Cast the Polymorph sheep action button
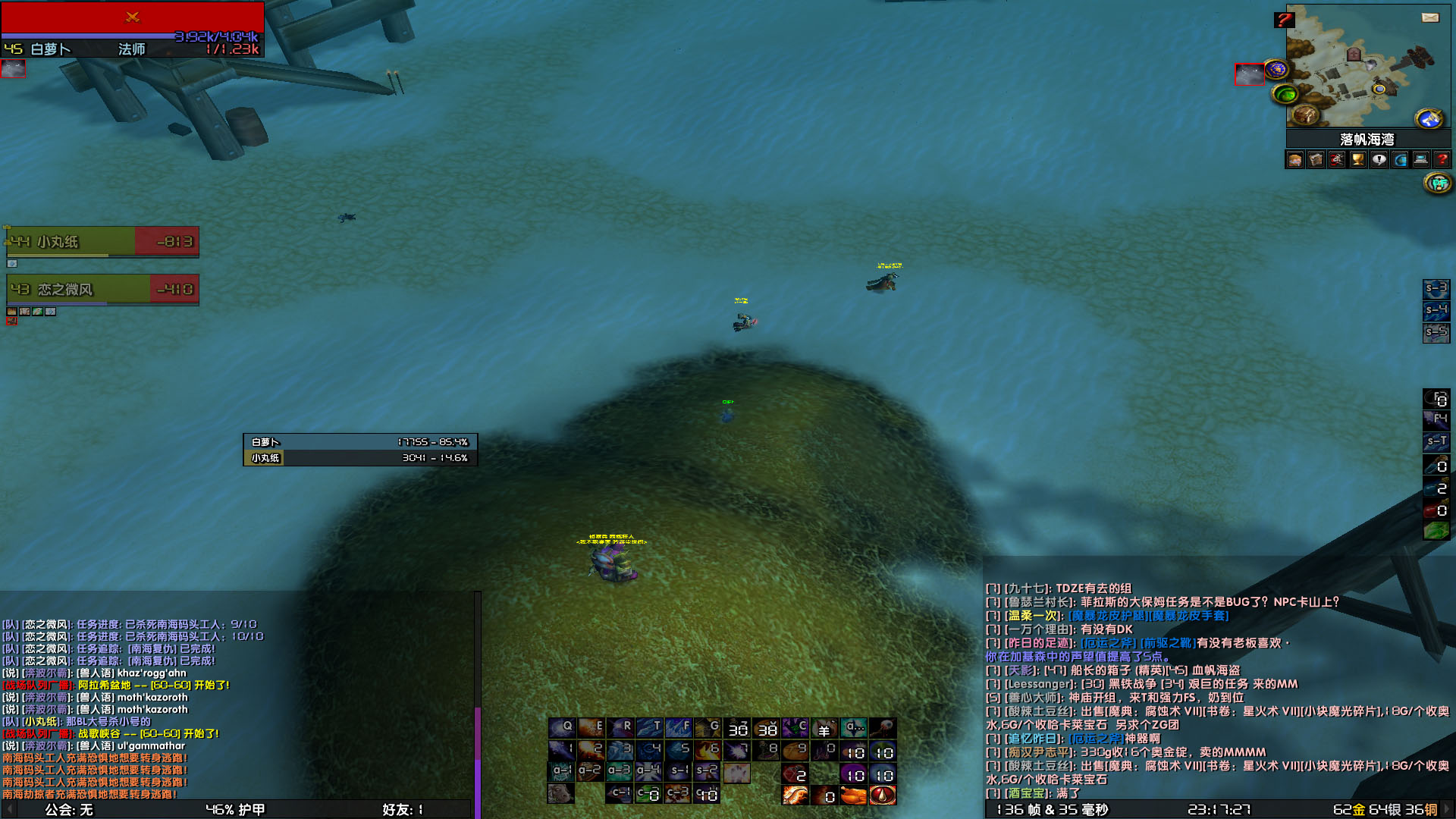 [x=824, y=728]
